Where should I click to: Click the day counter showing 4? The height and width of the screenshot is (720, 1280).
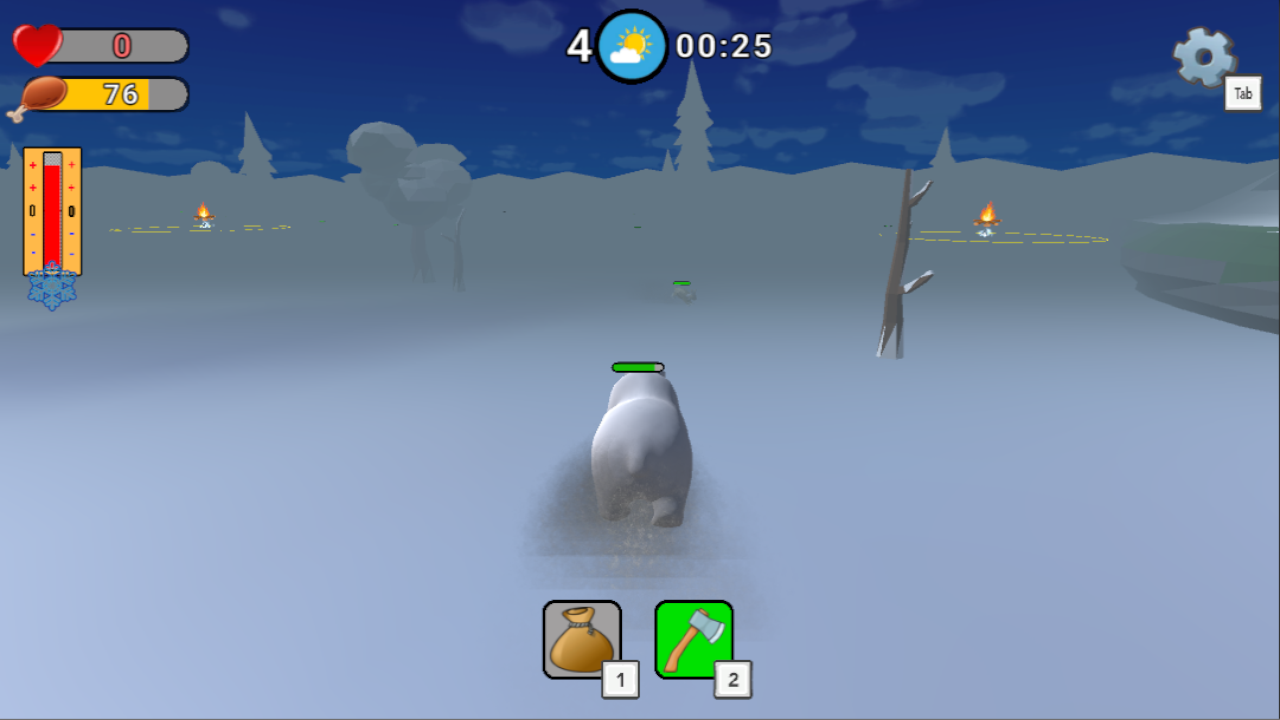pos(580,44)
